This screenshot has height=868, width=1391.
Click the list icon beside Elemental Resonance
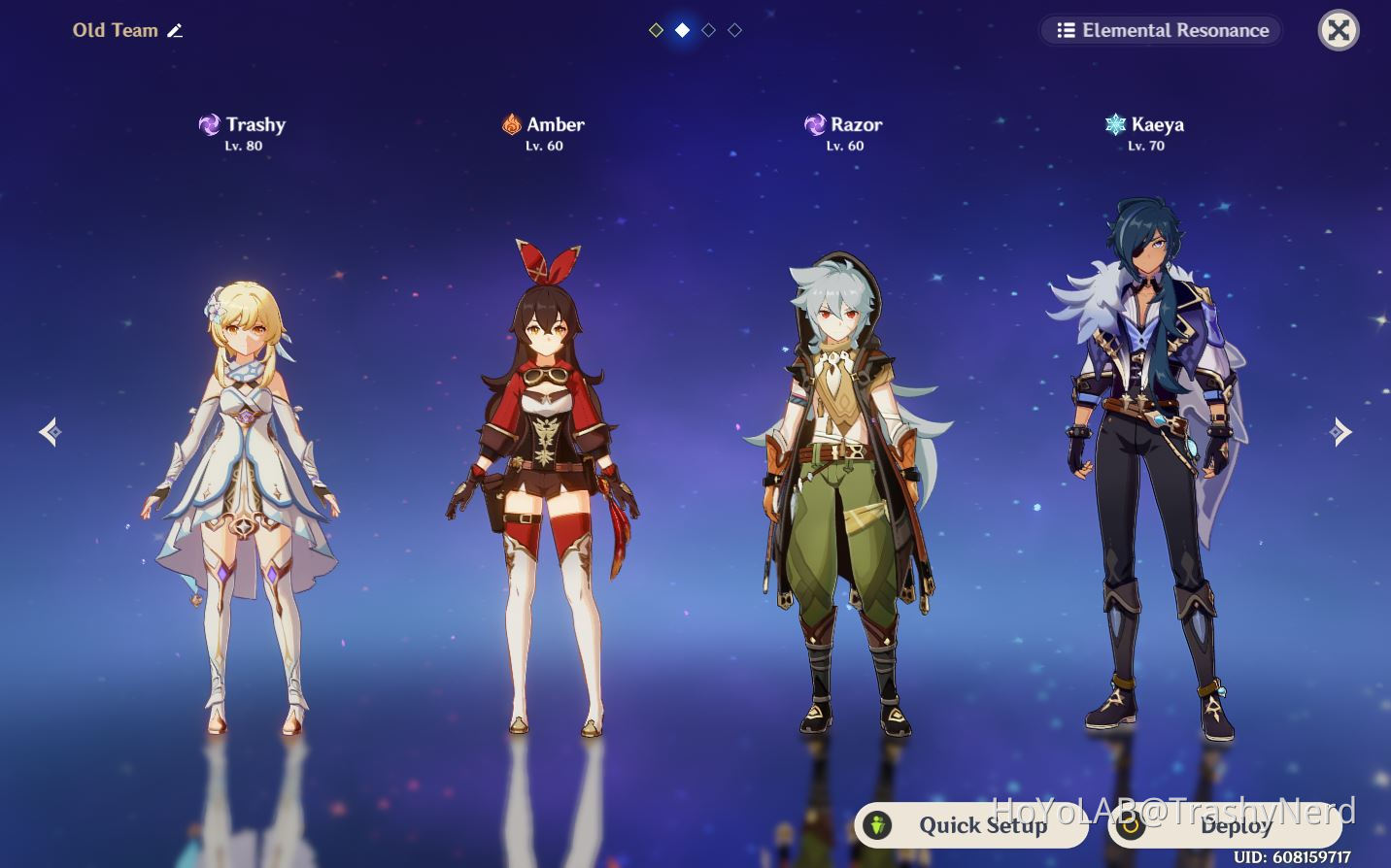pos(1066,30)
